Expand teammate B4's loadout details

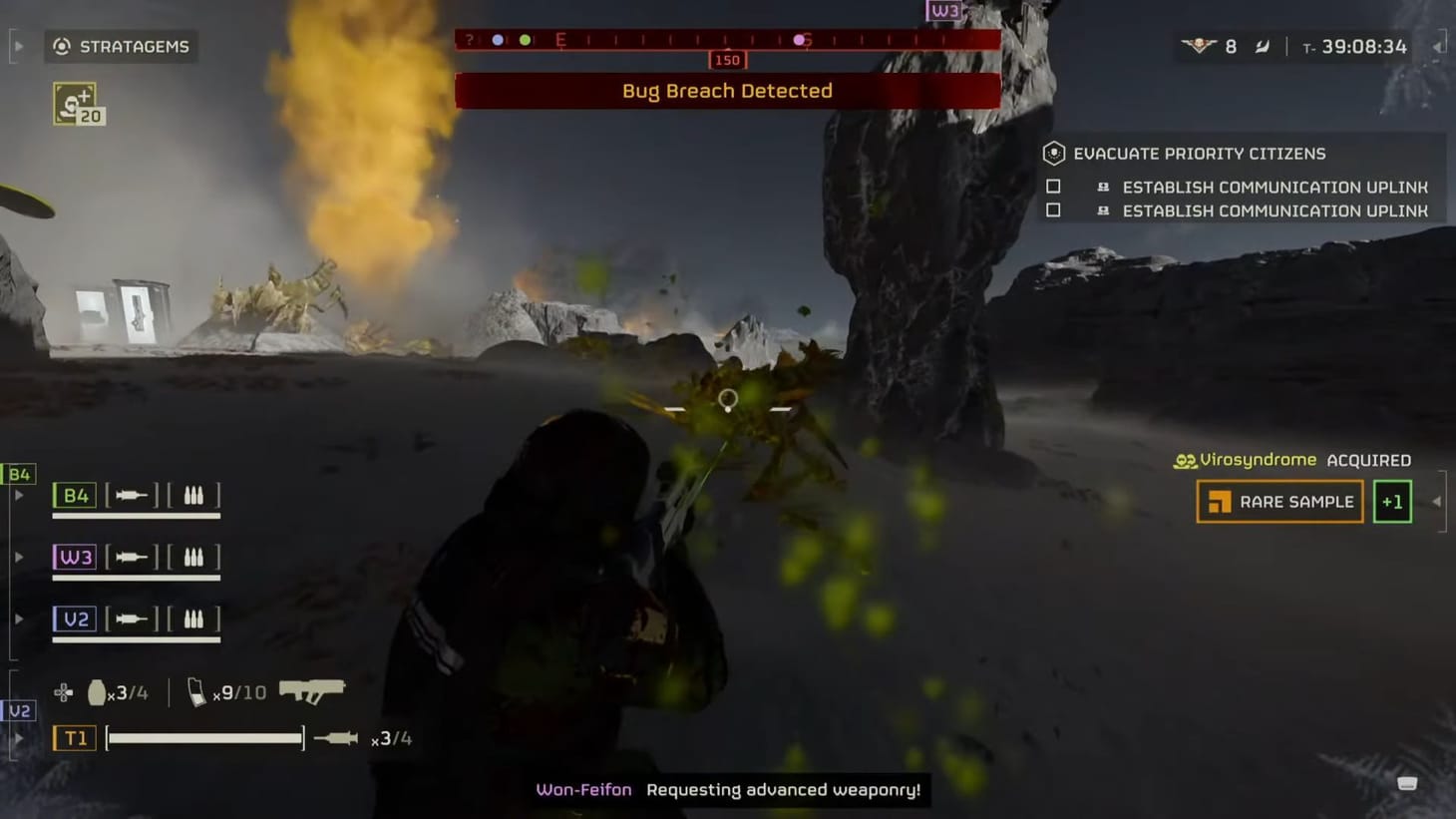(x=17, y=495)
